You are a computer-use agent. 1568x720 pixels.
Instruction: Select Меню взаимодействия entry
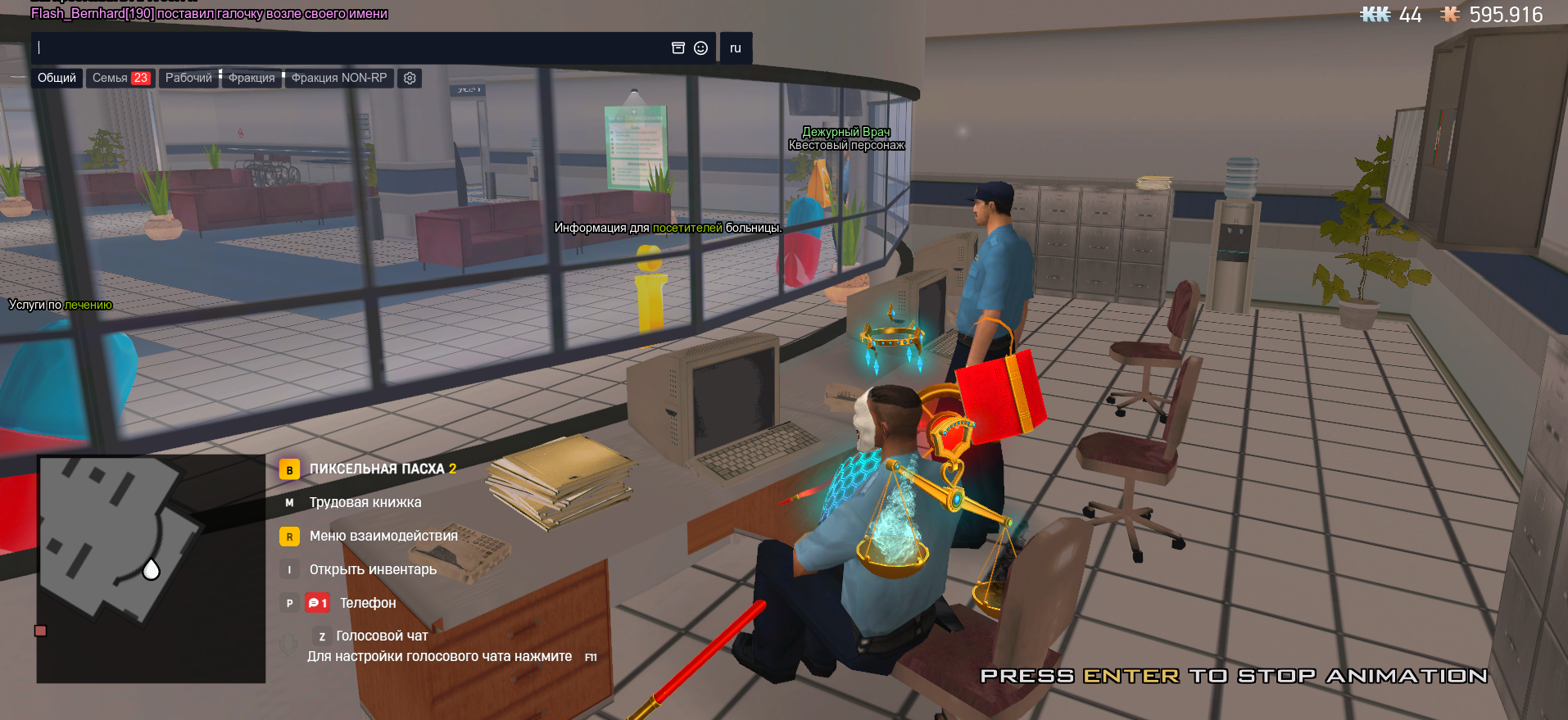tap(383, 536)
